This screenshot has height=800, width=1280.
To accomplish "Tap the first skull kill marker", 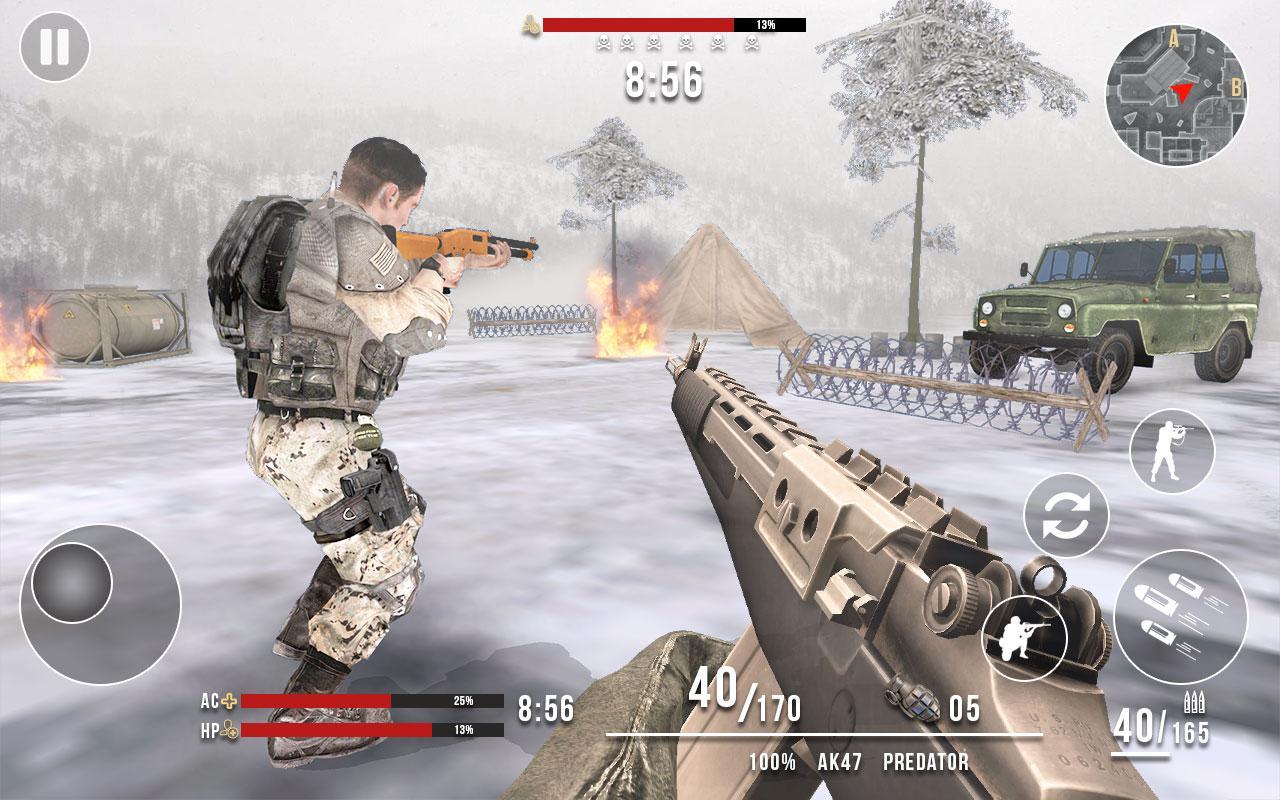I will (603, 42).
